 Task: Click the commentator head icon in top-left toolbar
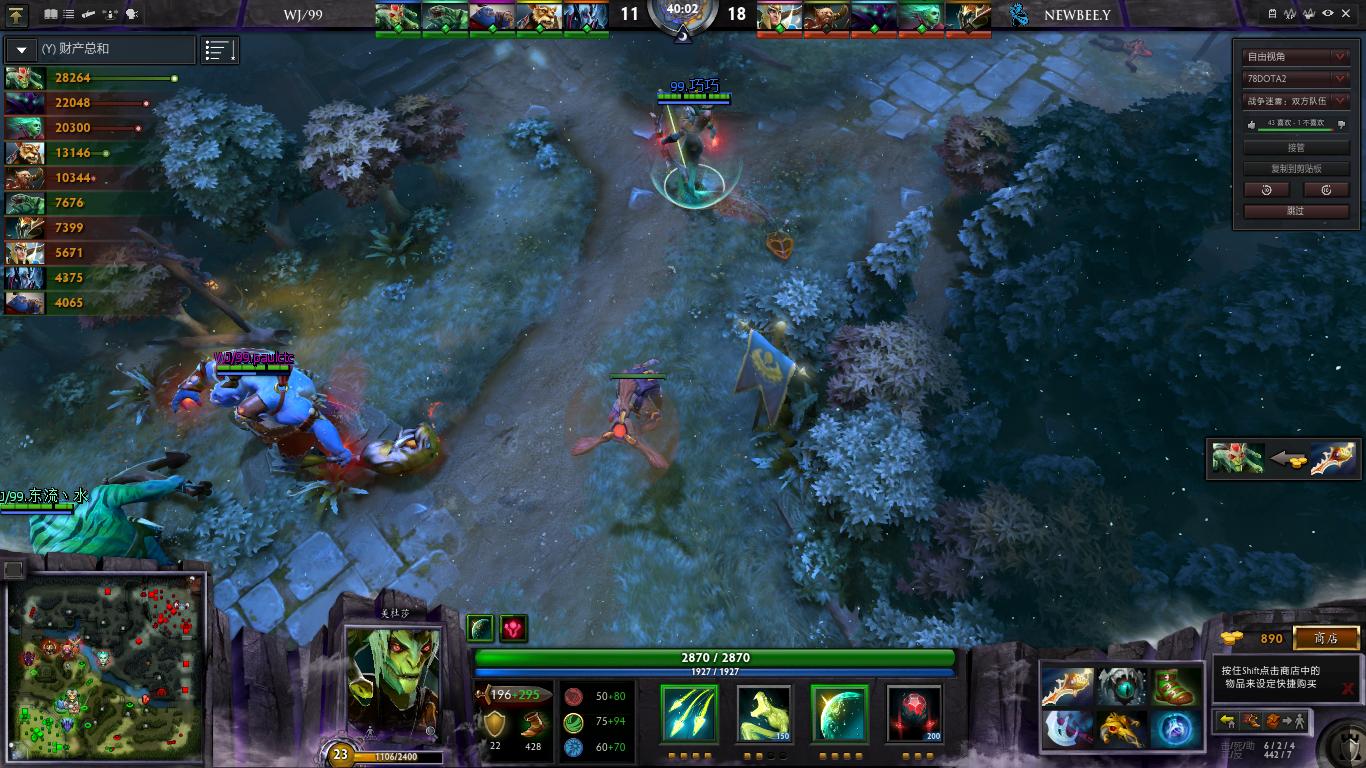(133, 13)
